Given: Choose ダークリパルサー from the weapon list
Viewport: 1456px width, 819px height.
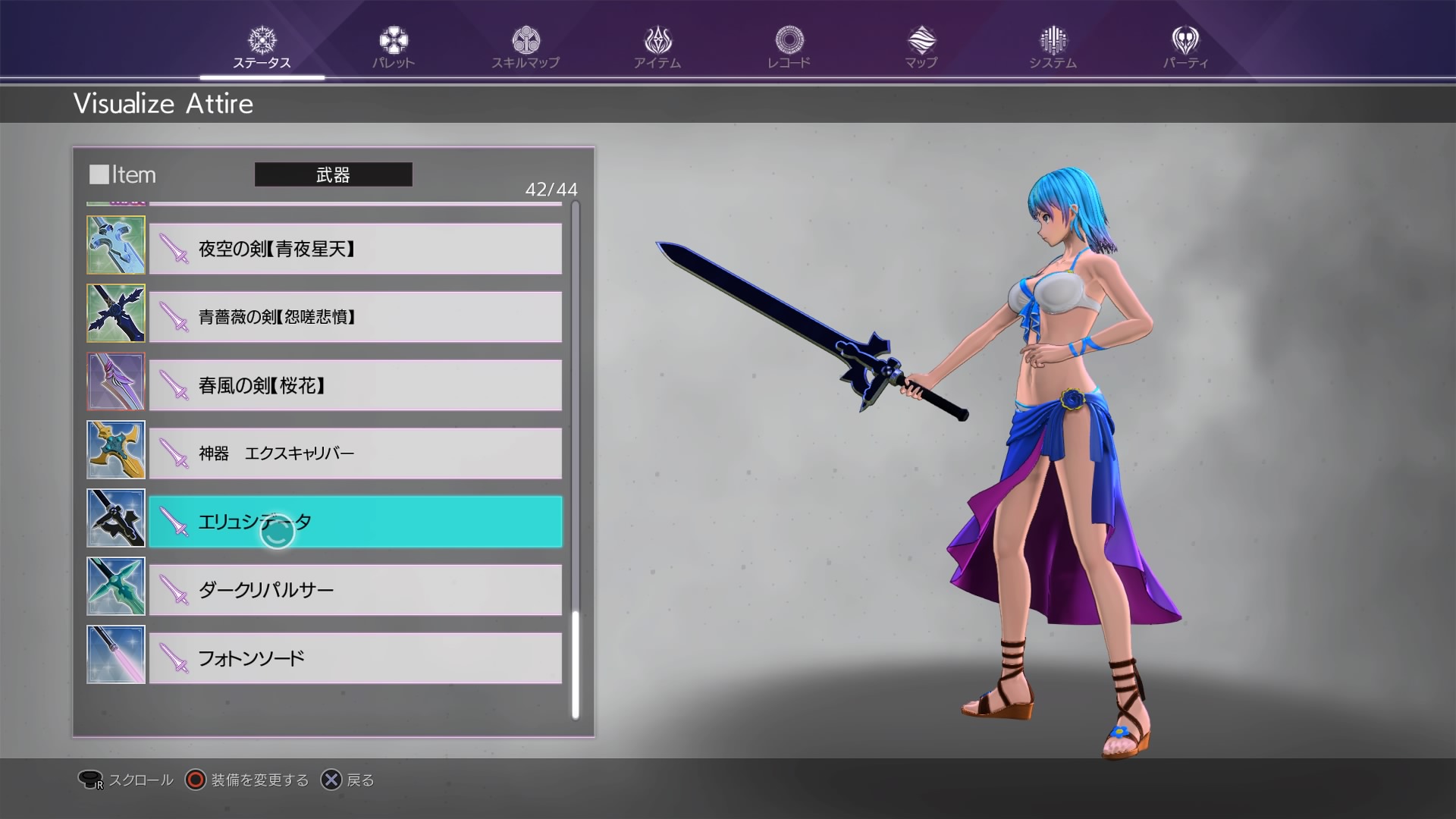Looking at the screenshot, I should (x=355, y=590).
